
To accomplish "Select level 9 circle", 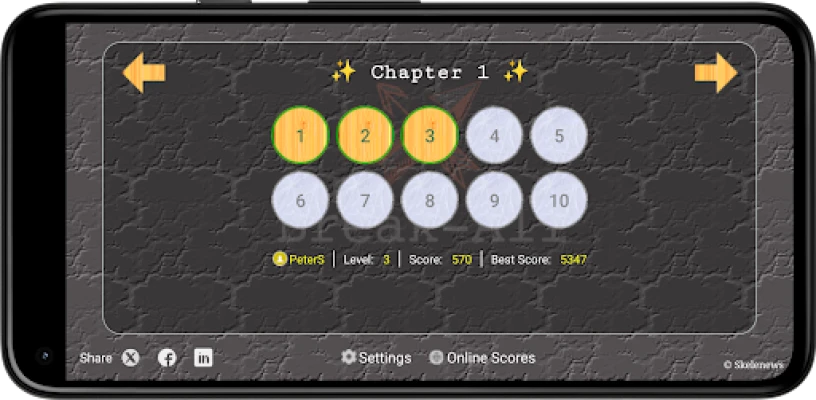I will 494,200.
